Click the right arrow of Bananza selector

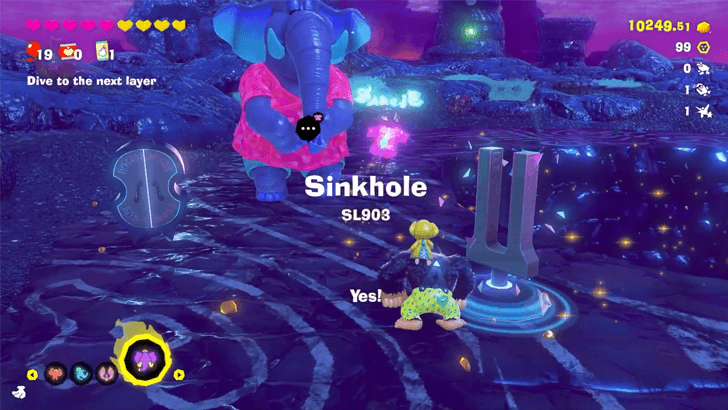[180, 375]
